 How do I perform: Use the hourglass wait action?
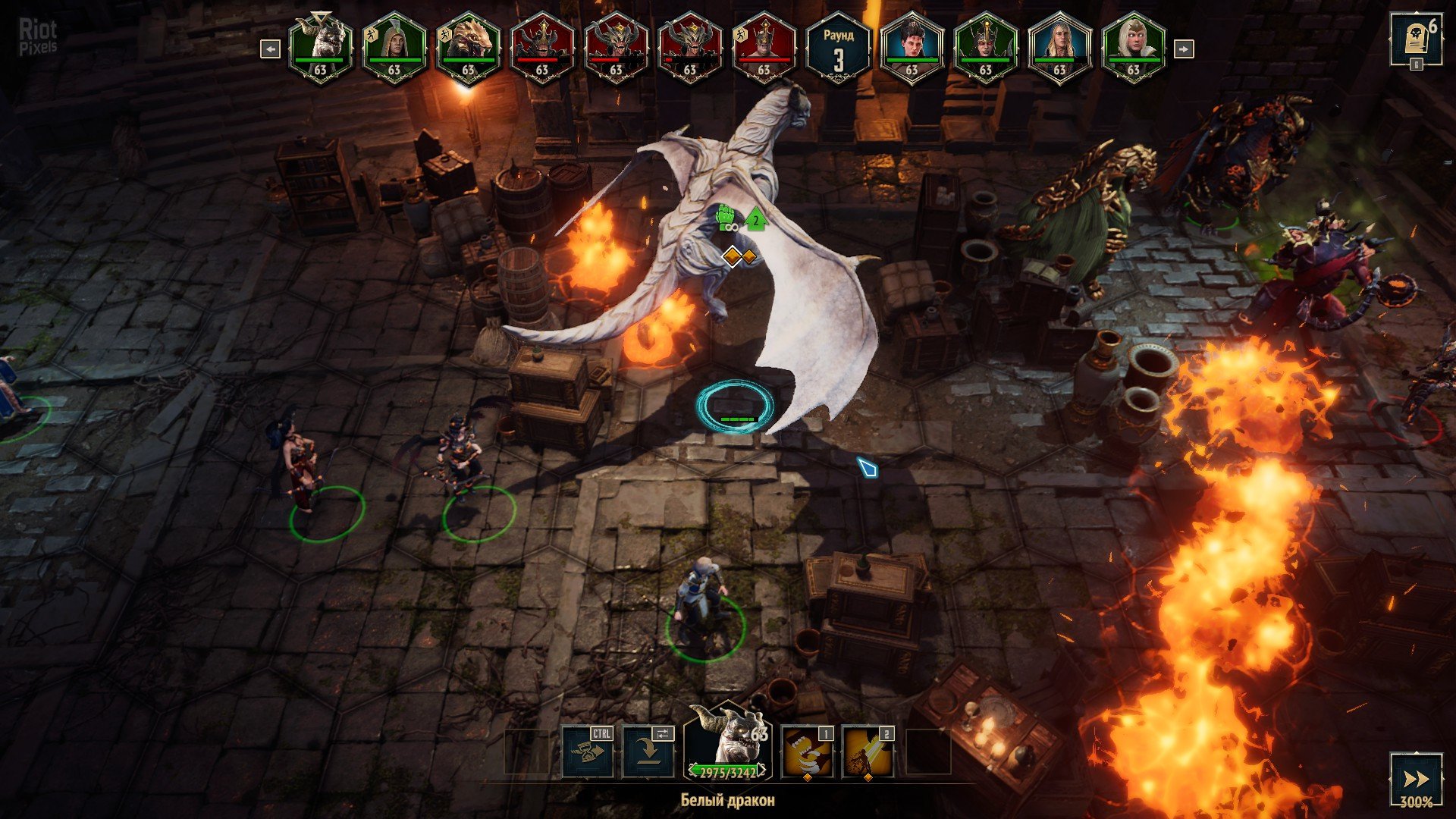(588, 752)
